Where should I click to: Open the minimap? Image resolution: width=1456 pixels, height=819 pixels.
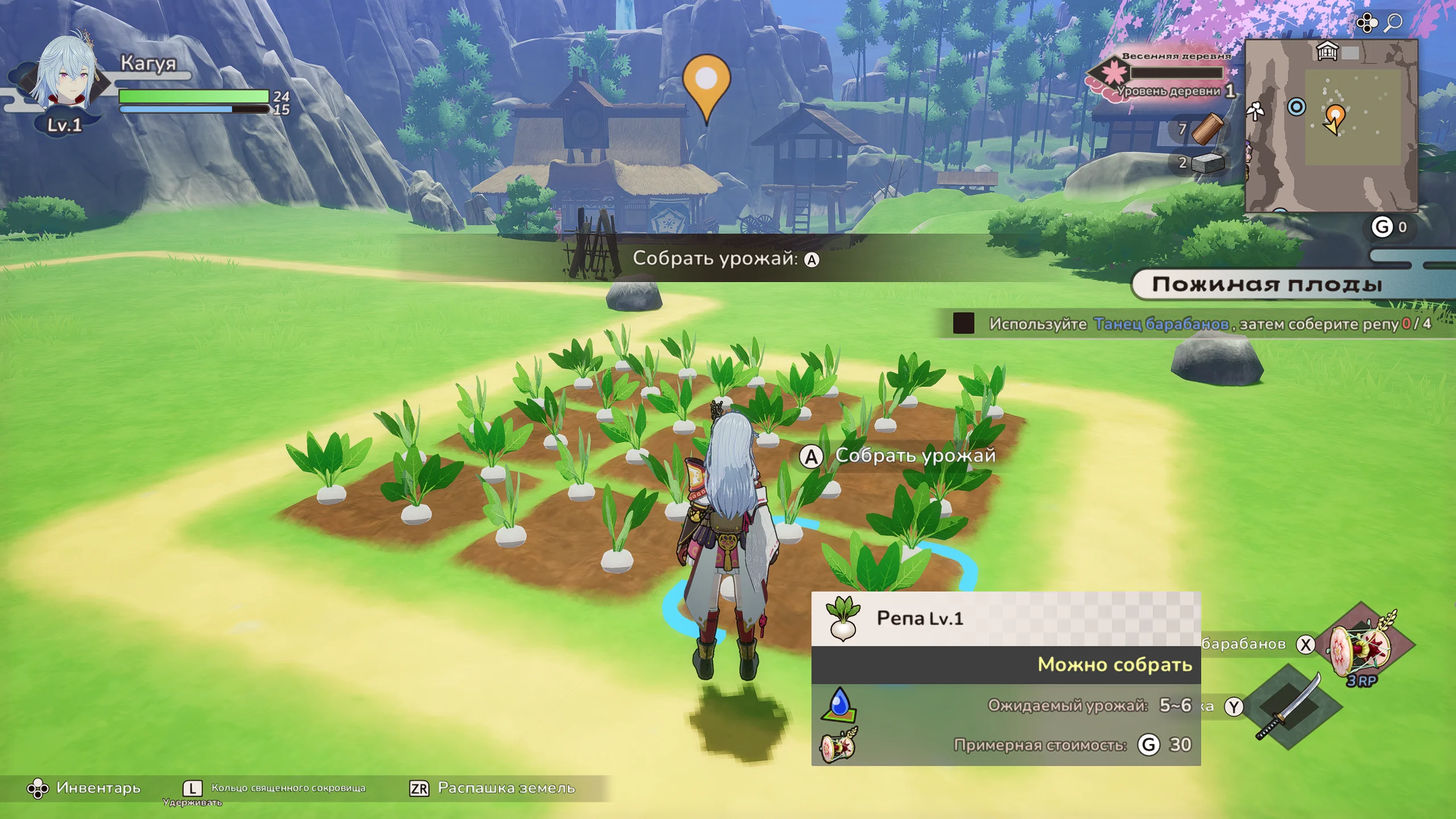(1331, 126)
